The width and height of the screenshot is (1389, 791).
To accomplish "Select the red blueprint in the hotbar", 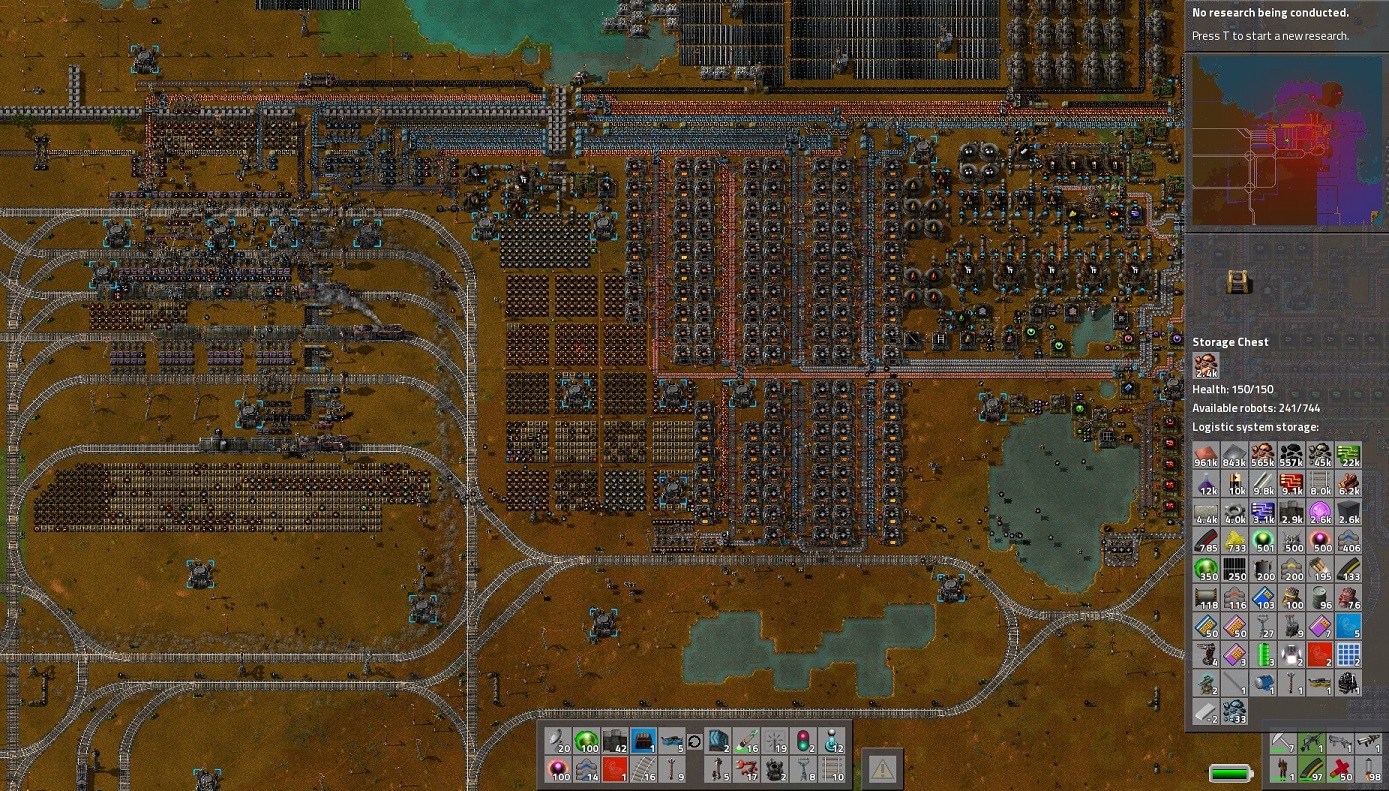I will click(x=614, y=769).
